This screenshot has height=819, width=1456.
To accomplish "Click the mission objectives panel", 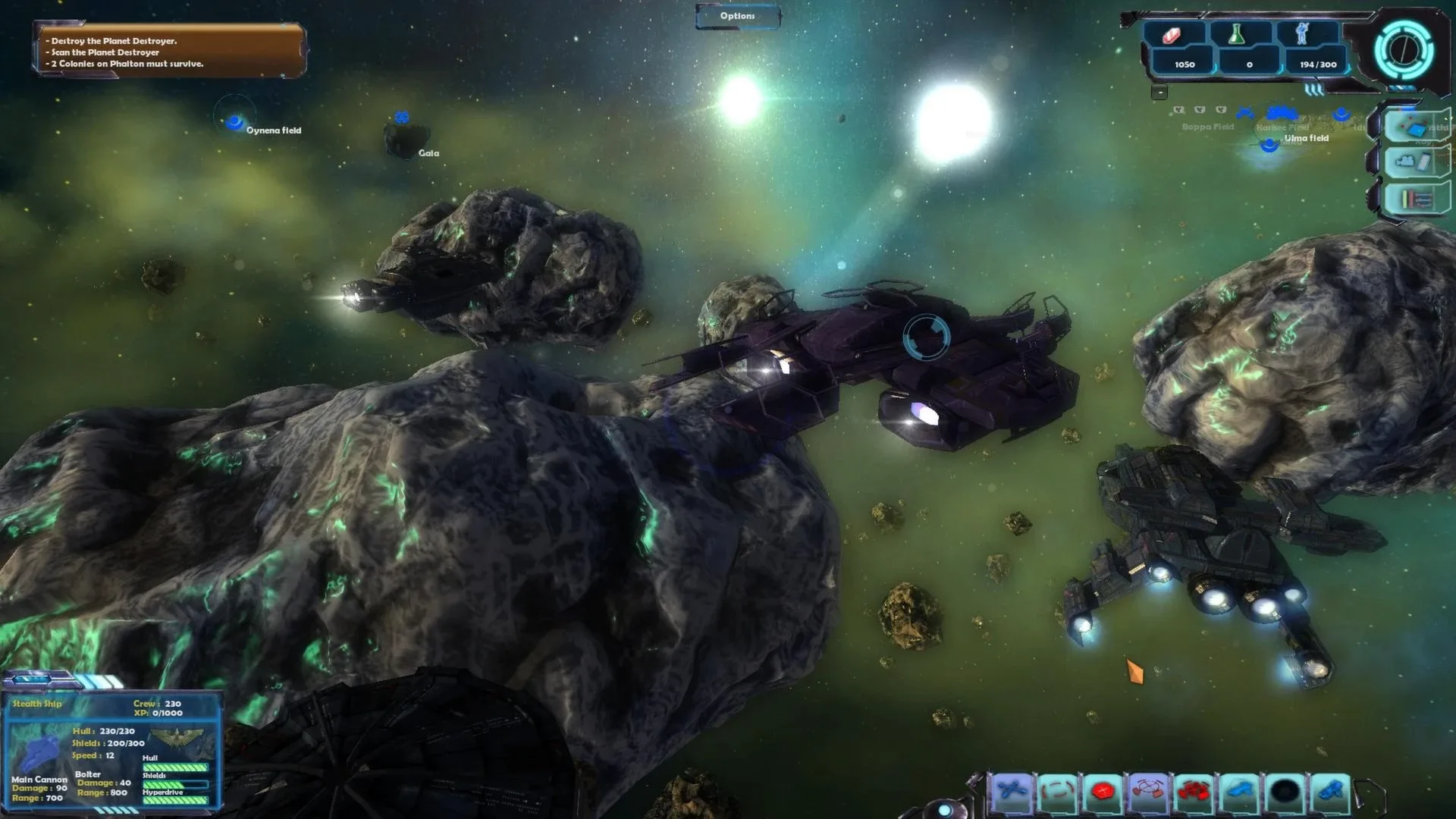I will pyautogui.click(x=170, y=52).
